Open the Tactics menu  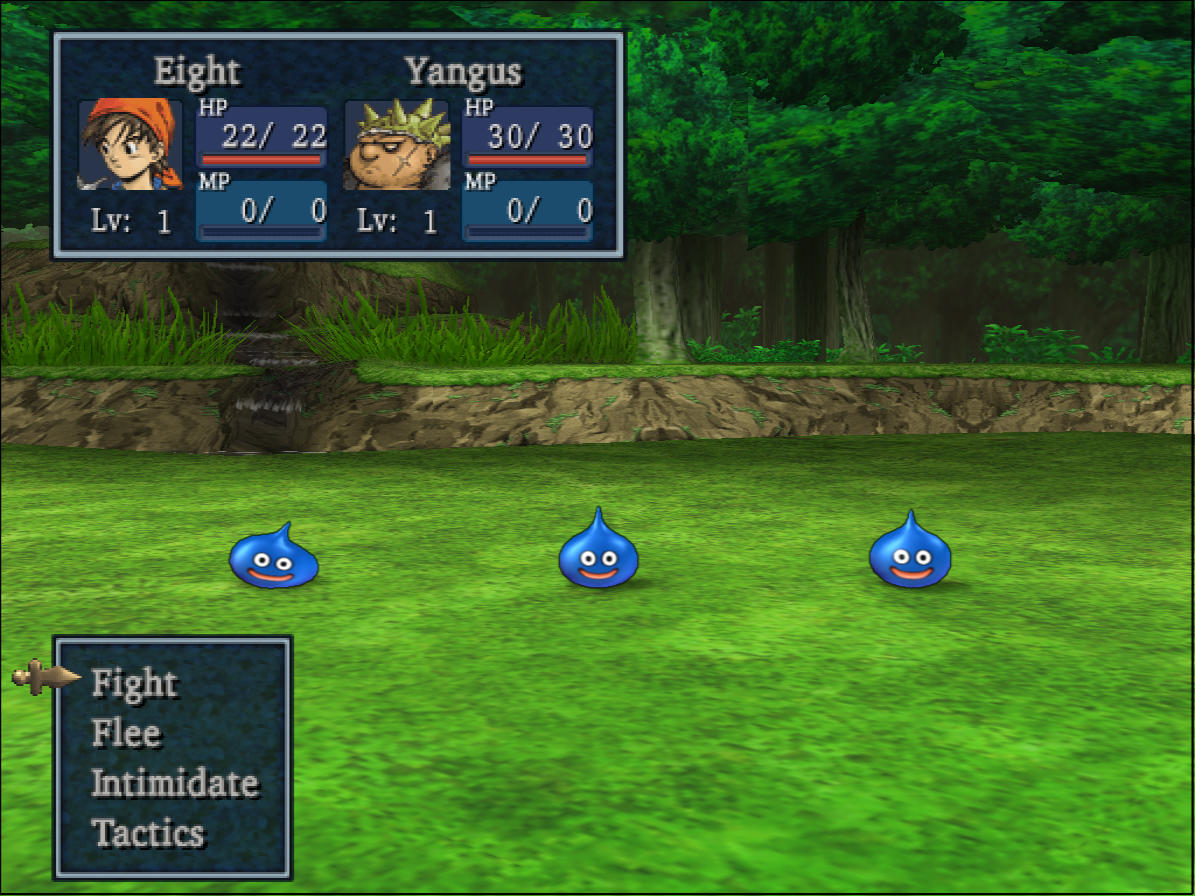point(147,833)
